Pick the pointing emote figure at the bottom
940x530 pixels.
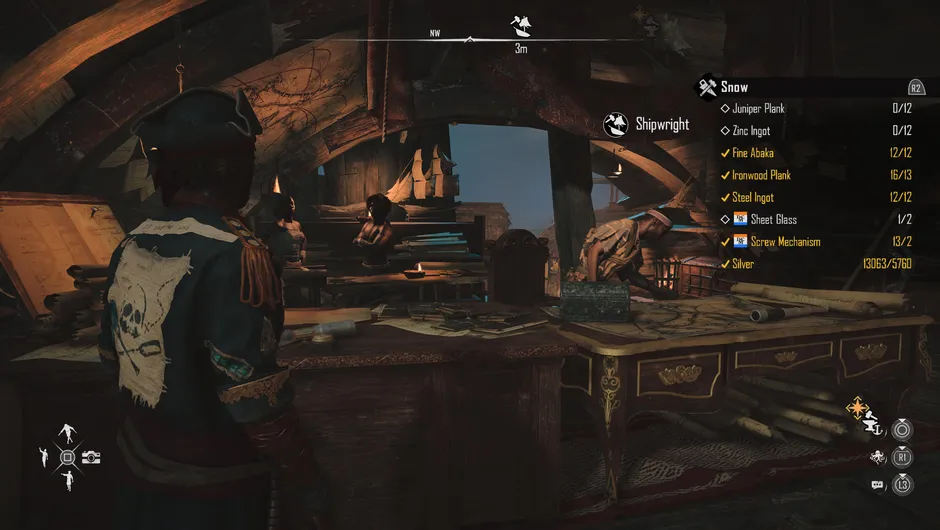pos(67,482)
